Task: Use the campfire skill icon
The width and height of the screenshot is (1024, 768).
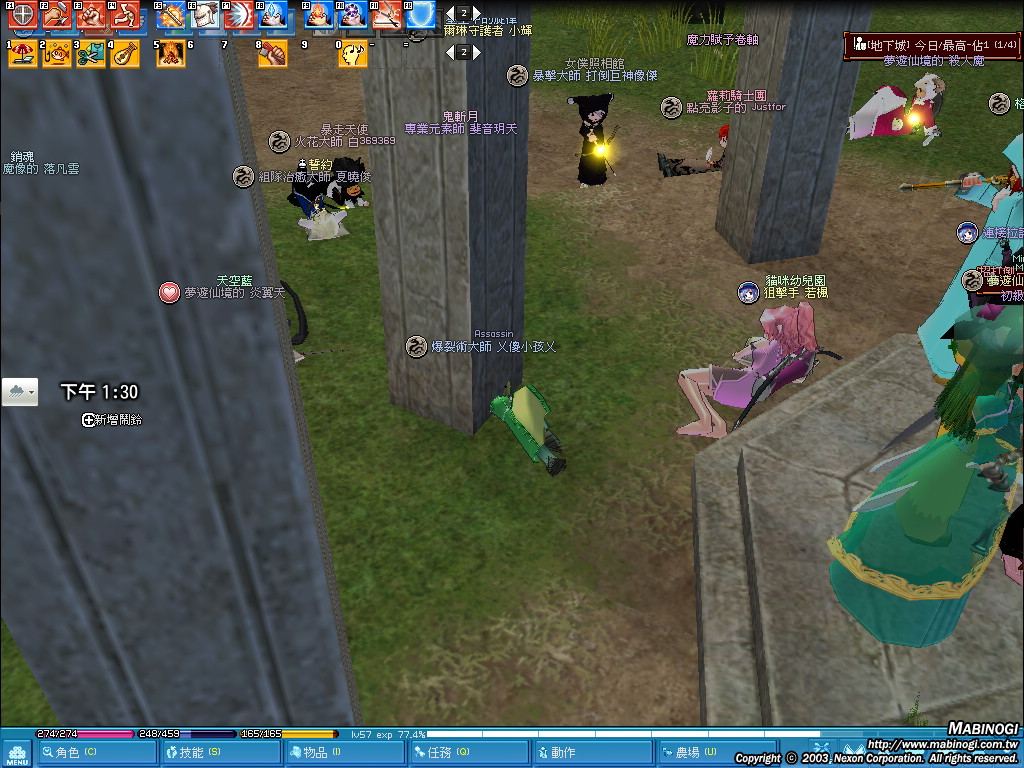Action: [x=171, y=54]
